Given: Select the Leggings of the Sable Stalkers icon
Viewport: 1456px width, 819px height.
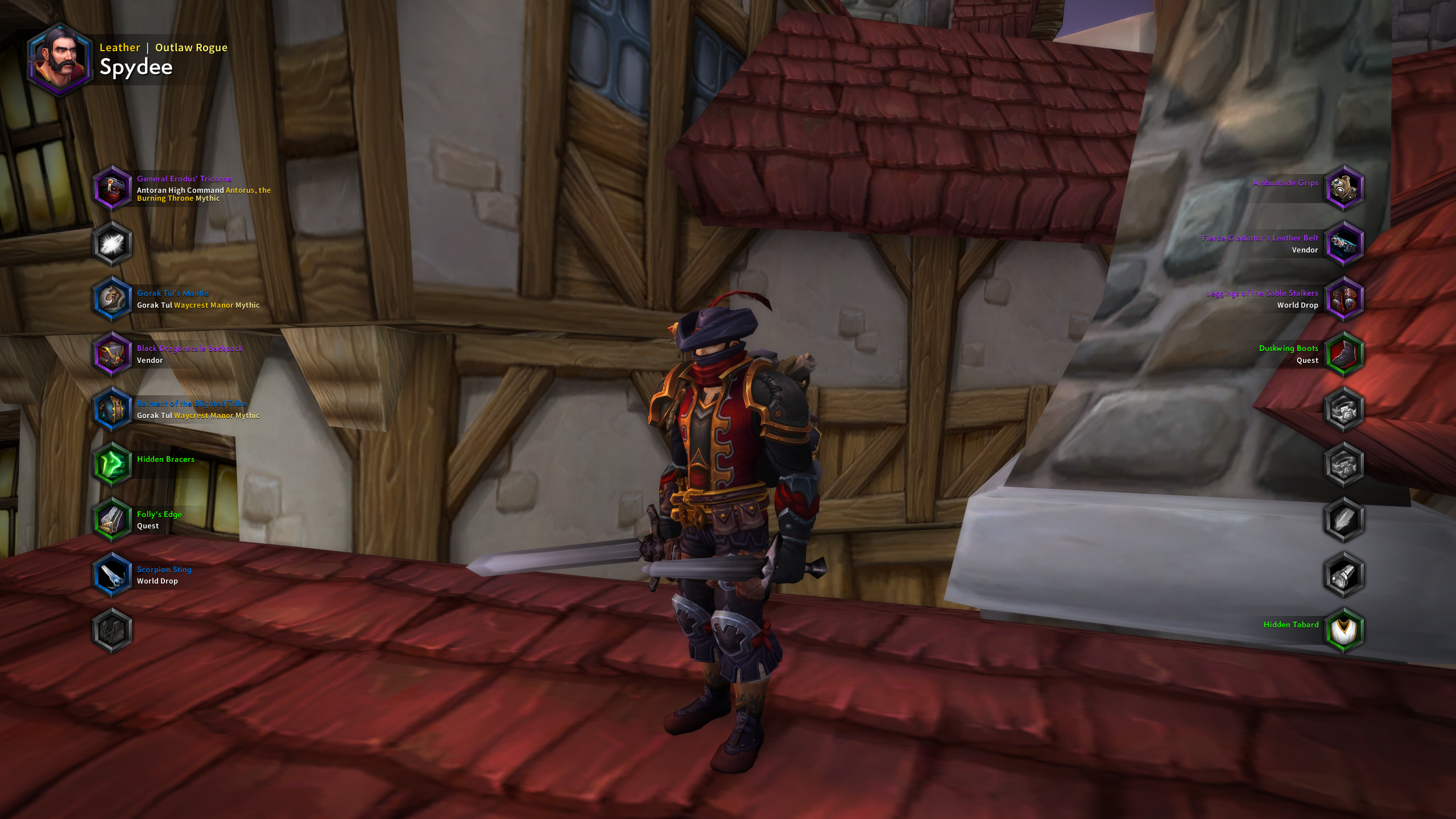Looking at the screenshot, I should click(1345, 299).
